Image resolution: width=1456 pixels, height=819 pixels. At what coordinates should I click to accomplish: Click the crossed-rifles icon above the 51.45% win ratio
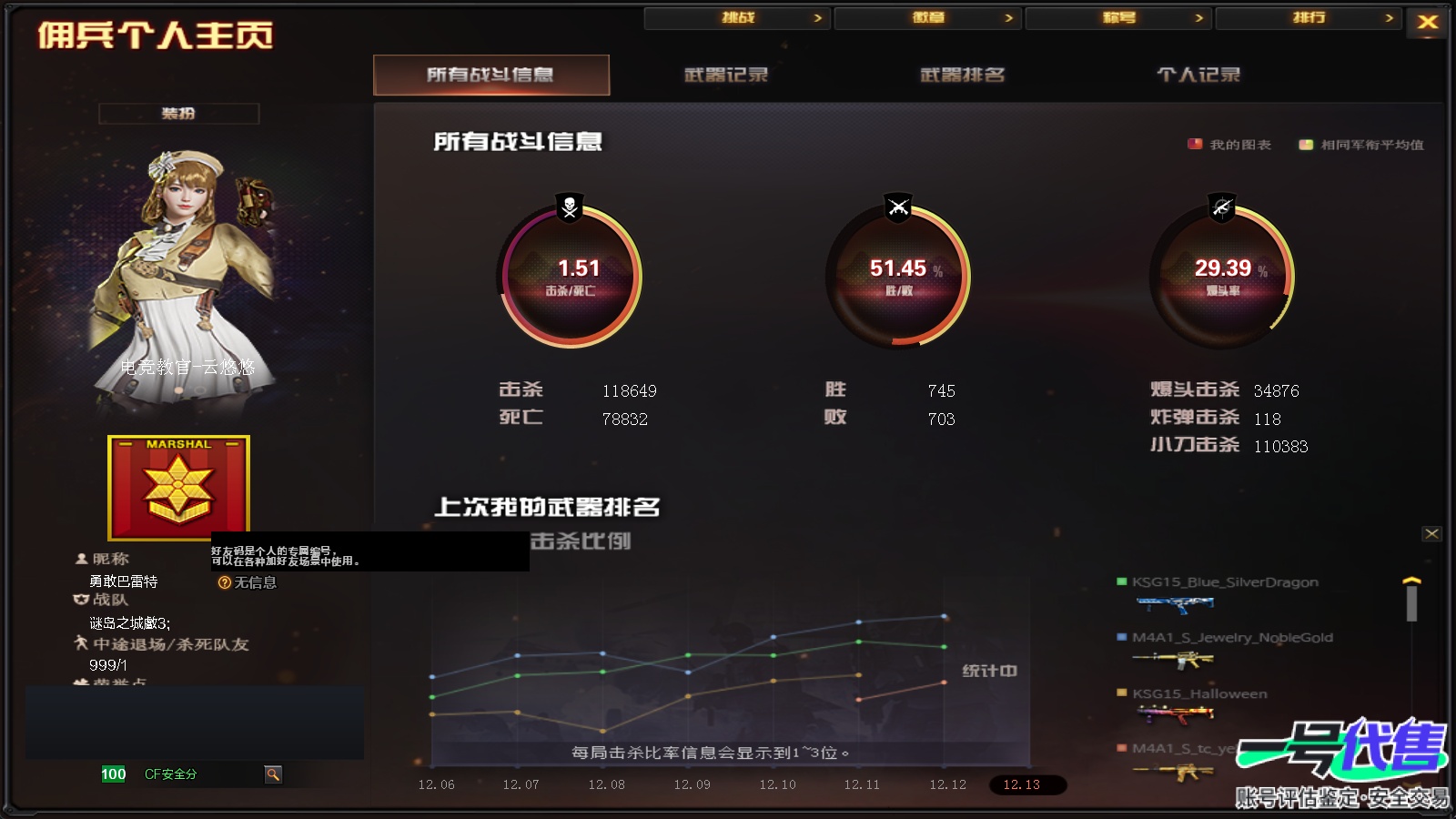point(896,207)
